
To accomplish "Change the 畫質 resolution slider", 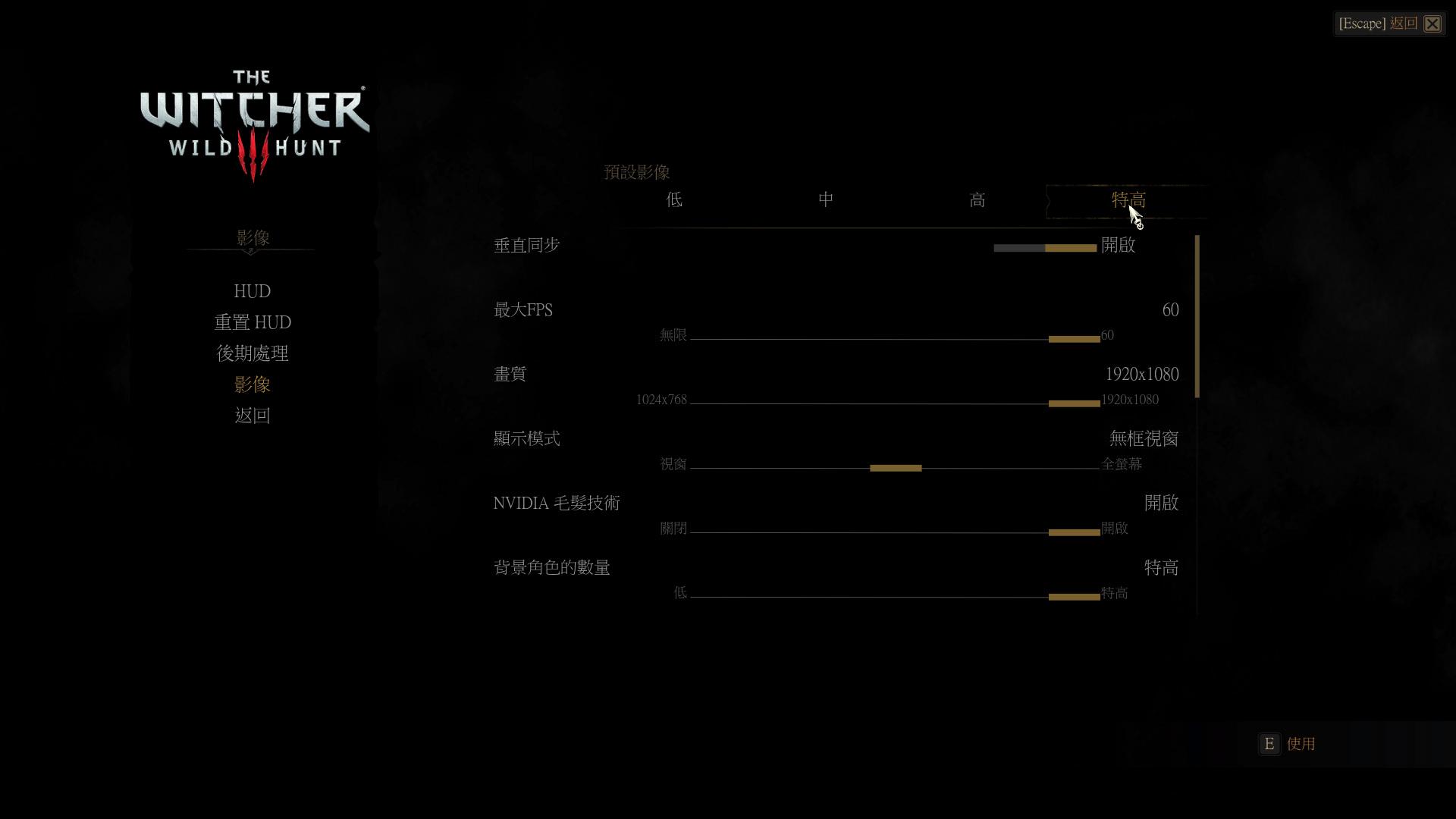I will pos(1074,403).
